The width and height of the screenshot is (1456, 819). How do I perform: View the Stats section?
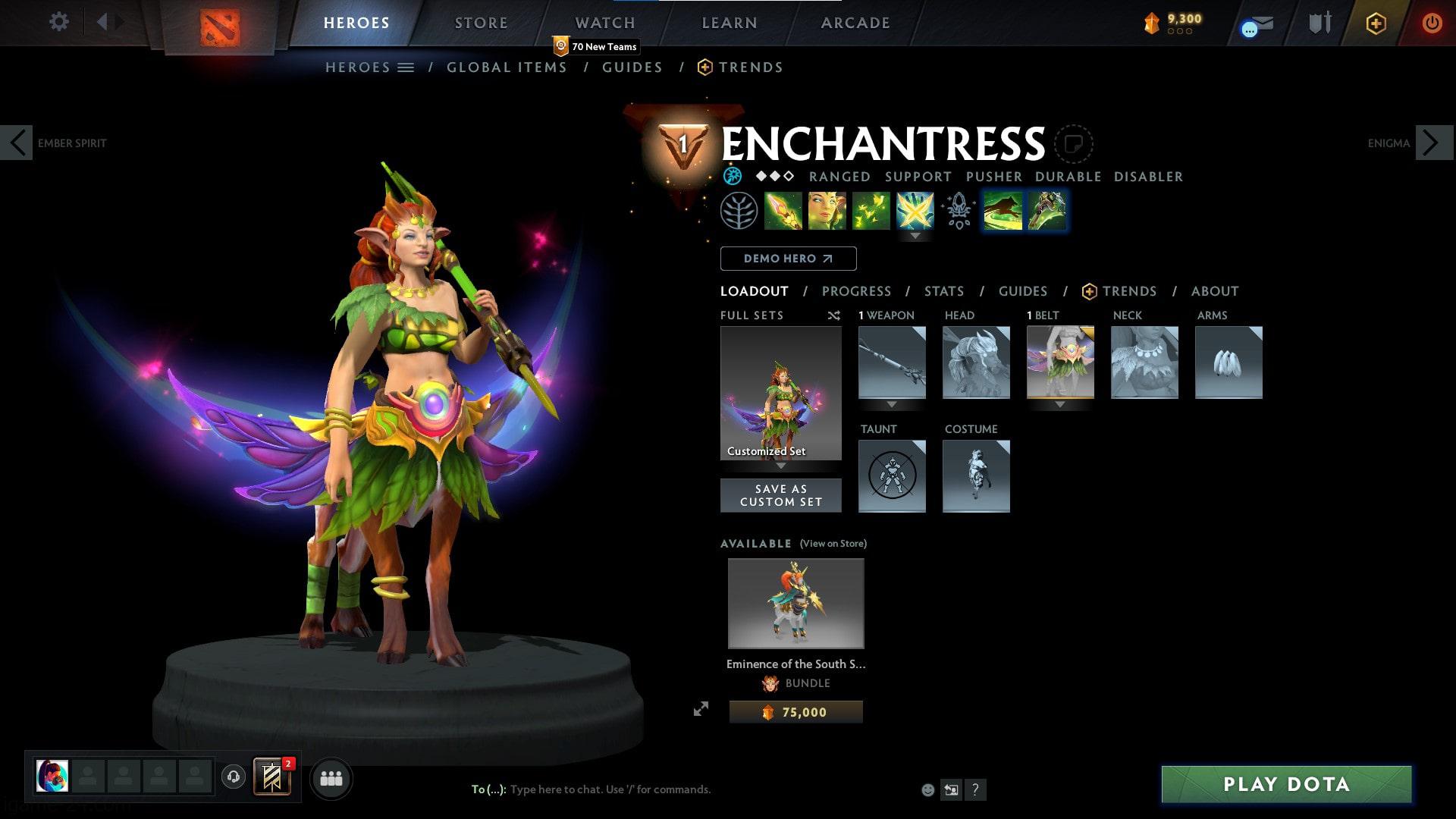pos(944,291)
